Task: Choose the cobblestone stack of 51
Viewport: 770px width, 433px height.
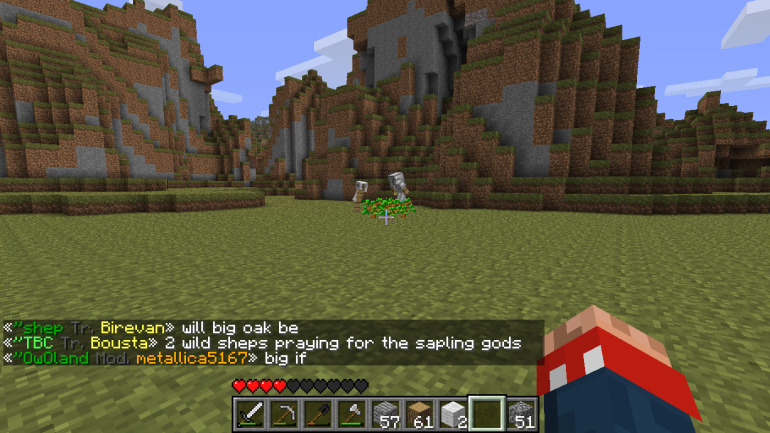Action: [x=522, y=414]
